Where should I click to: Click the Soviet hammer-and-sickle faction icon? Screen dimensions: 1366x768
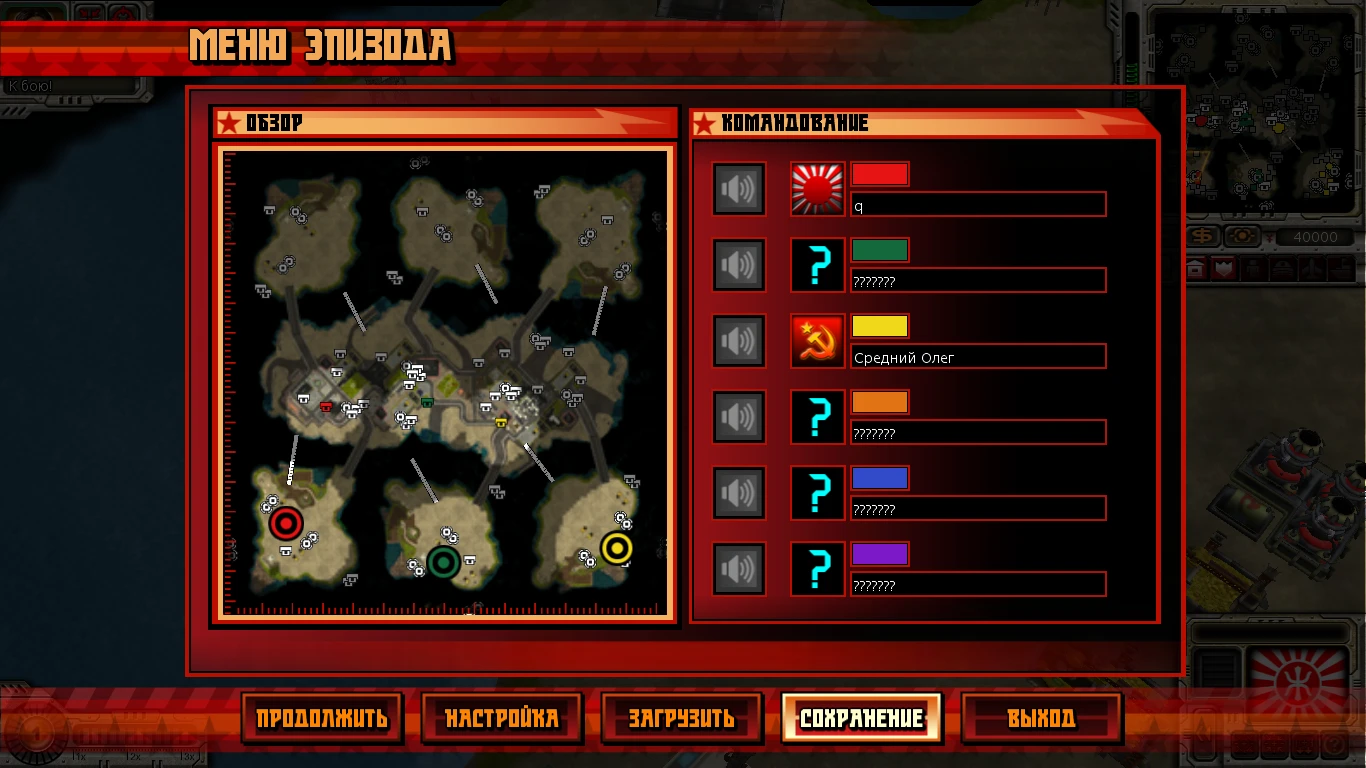pos(816,341)
